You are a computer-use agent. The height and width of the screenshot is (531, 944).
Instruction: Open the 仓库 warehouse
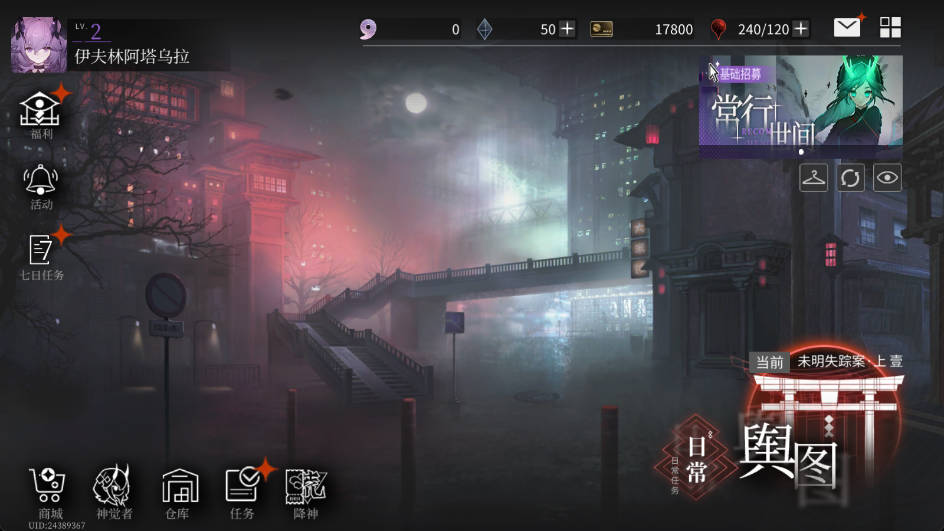click(180, 492)
